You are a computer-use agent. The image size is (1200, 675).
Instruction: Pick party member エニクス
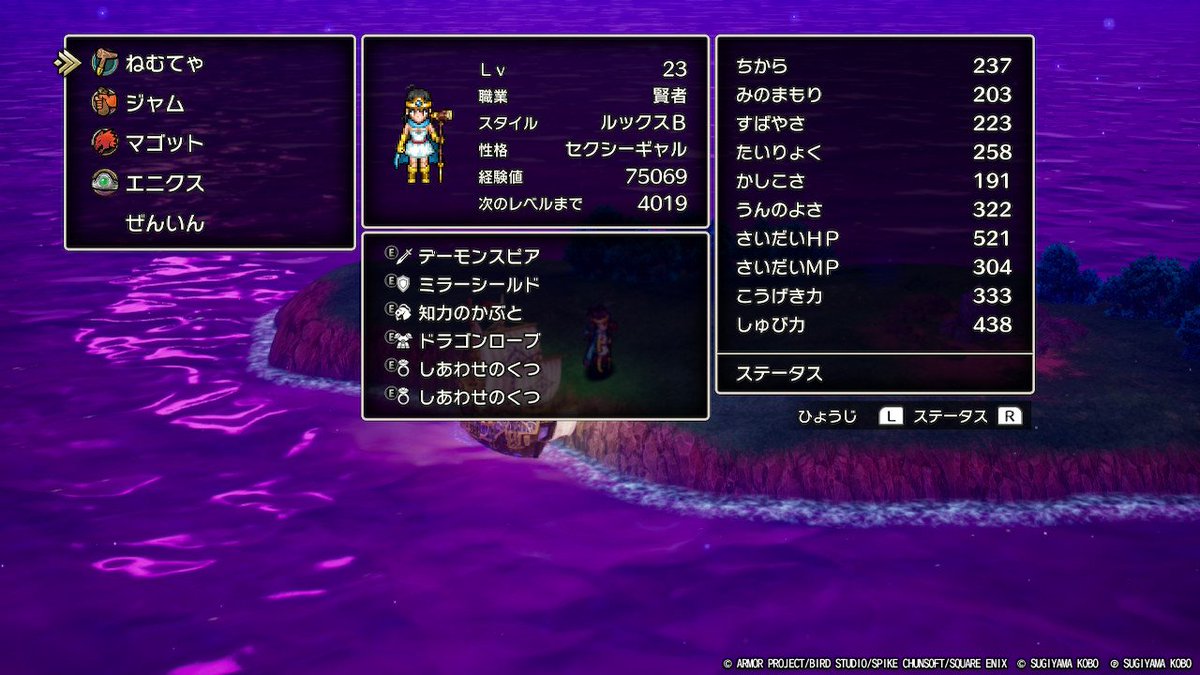pyautogui.click(x=164, y=183)
